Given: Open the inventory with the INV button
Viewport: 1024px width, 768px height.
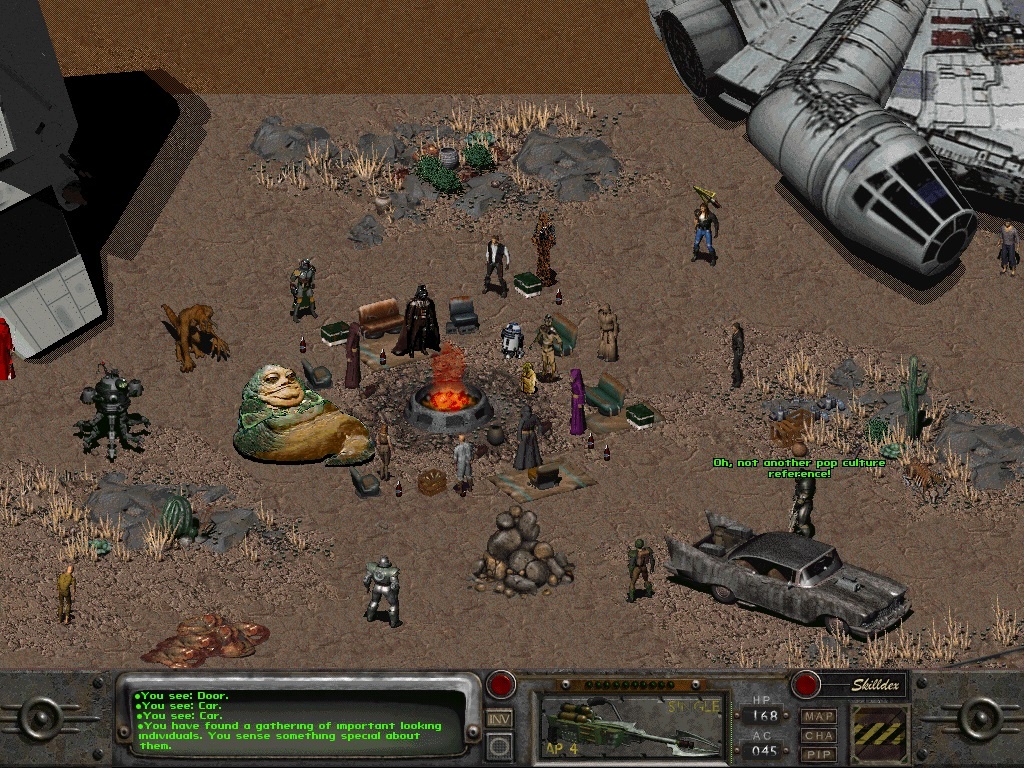Looking at the screenshot, I should tap(500, 718).
